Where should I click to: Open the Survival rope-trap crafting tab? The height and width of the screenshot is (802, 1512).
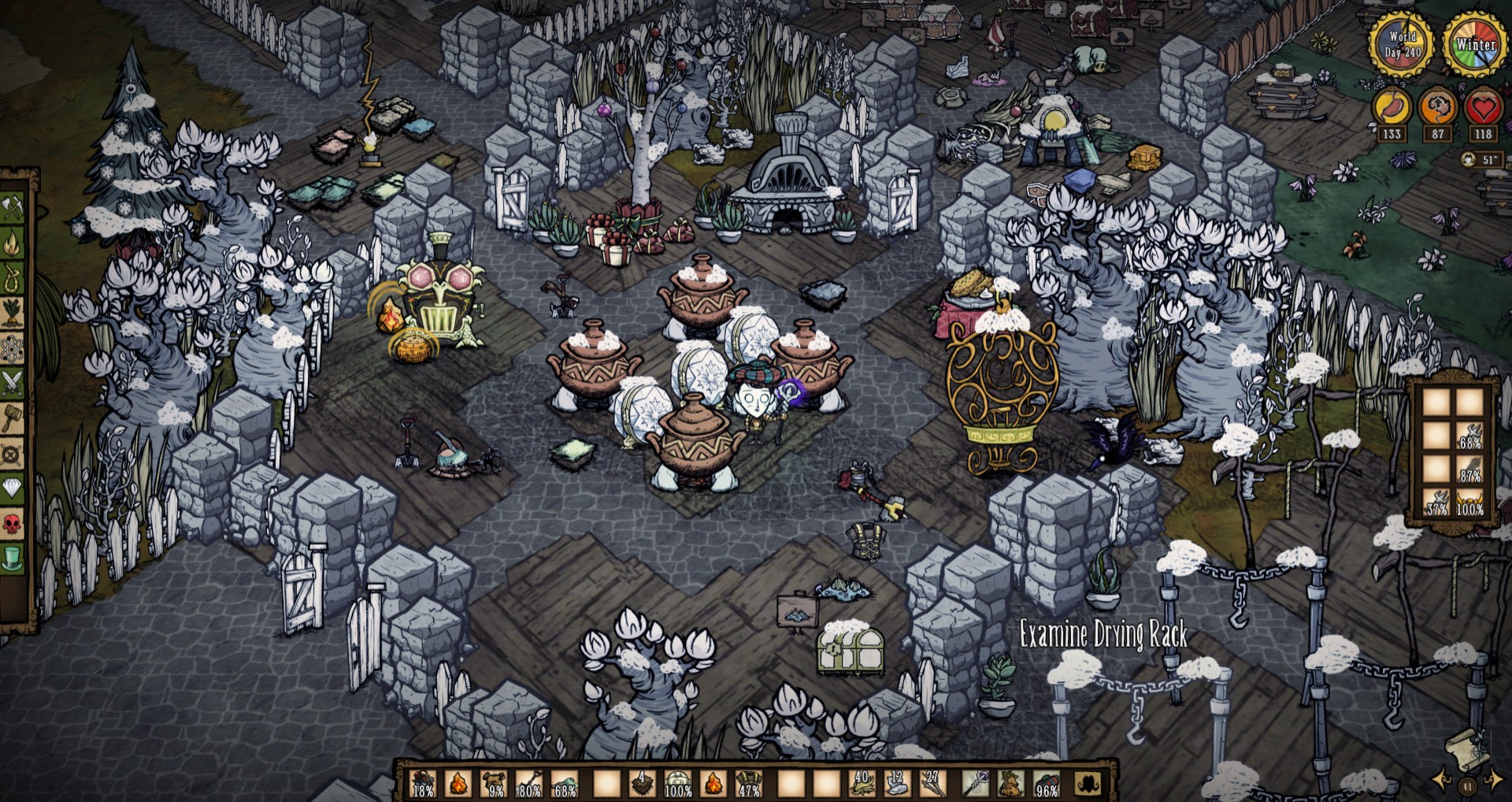[13, 278]
